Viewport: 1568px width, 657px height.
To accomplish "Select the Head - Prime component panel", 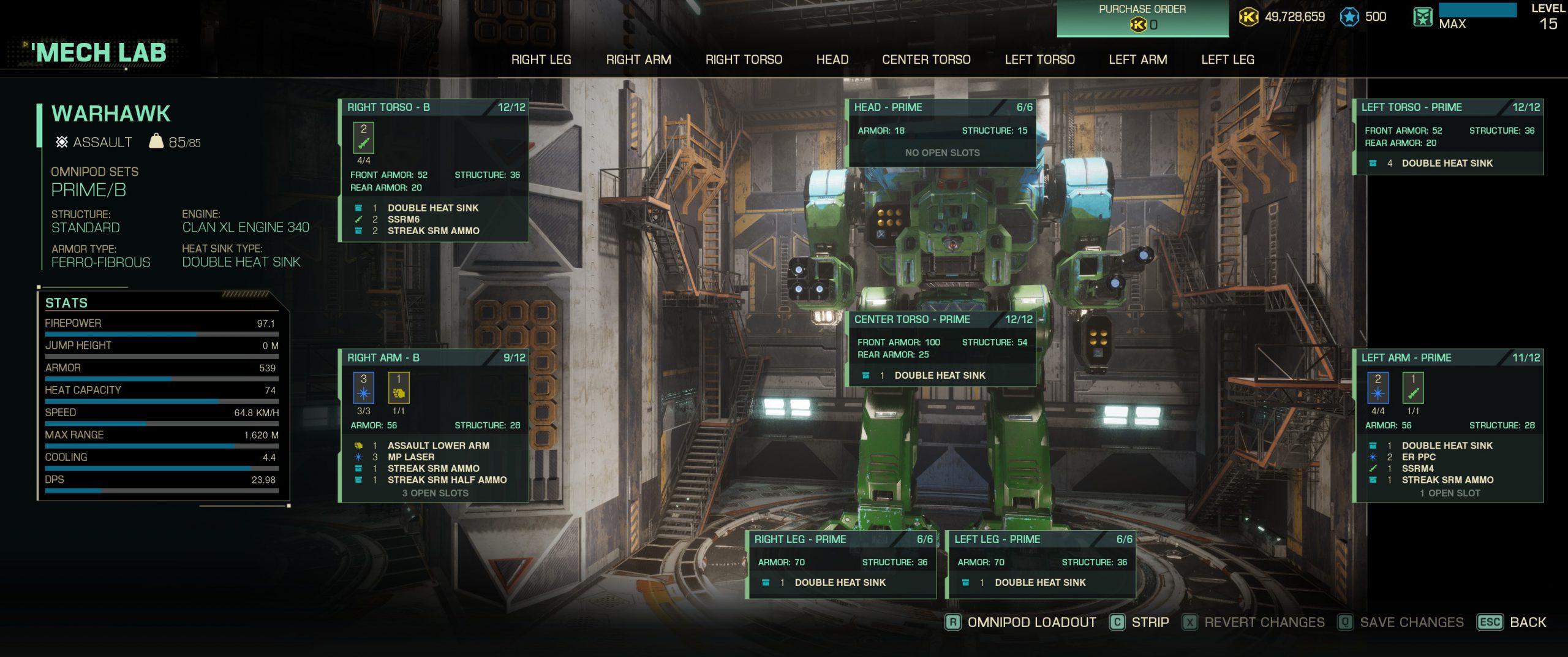I will pos(942,107).
